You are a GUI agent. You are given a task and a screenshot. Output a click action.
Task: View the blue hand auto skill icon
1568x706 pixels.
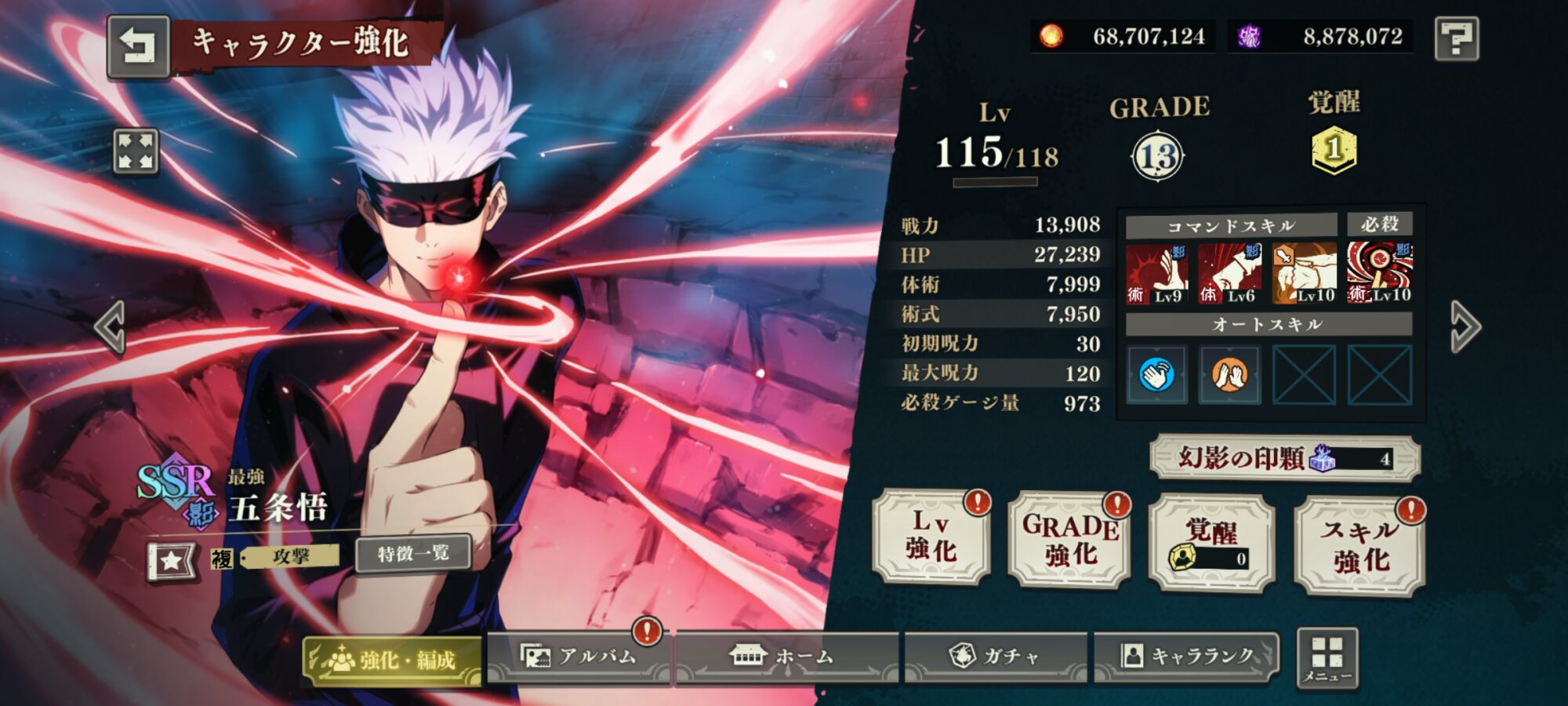[1157, 375]
